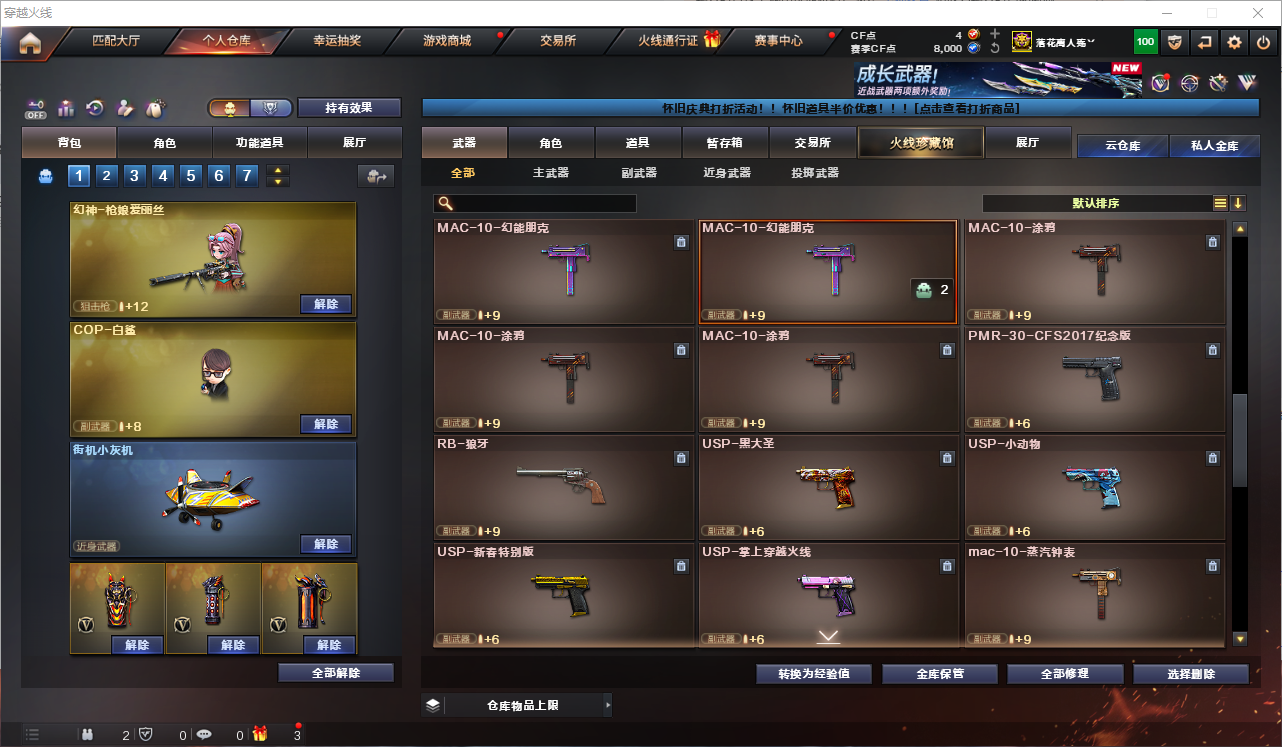Open the 游戏商城 game shop
Viewport: 1282px width, 747px height.
coord(446,41)
